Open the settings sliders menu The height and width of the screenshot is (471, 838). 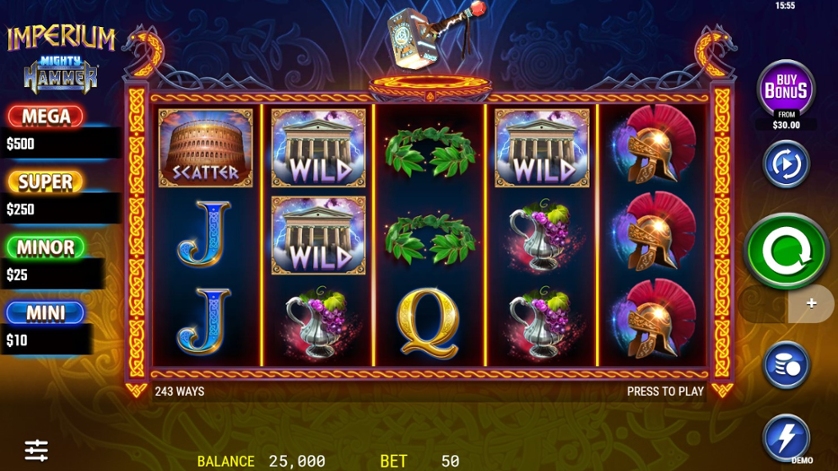coord(37,450)
